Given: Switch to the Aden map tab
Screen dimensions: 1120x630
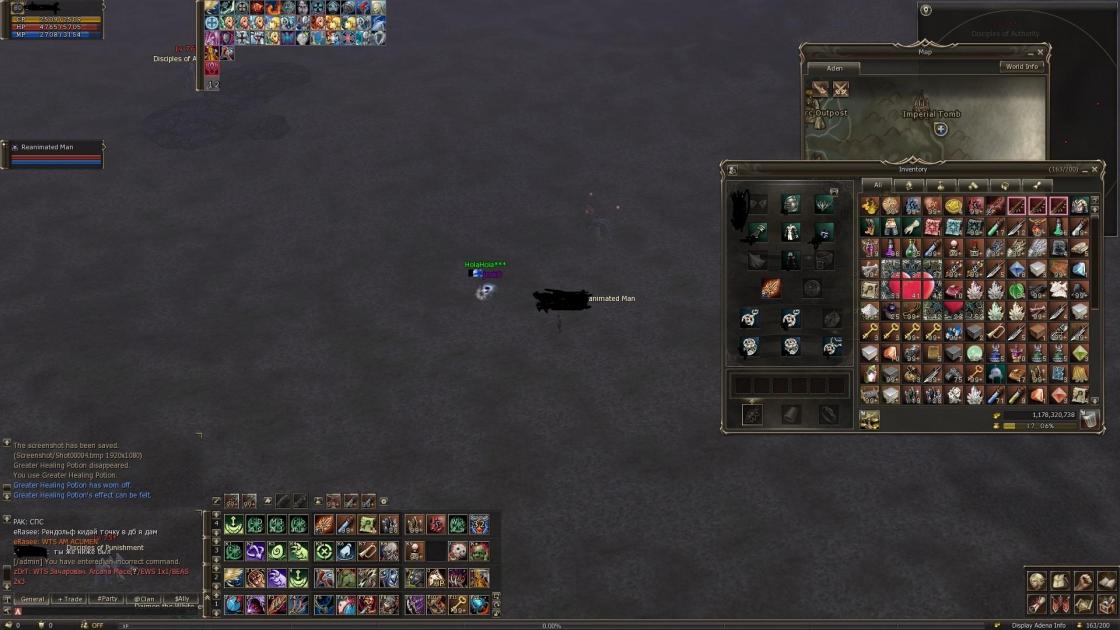Looking at the screenshot, I should pos(834,69).
